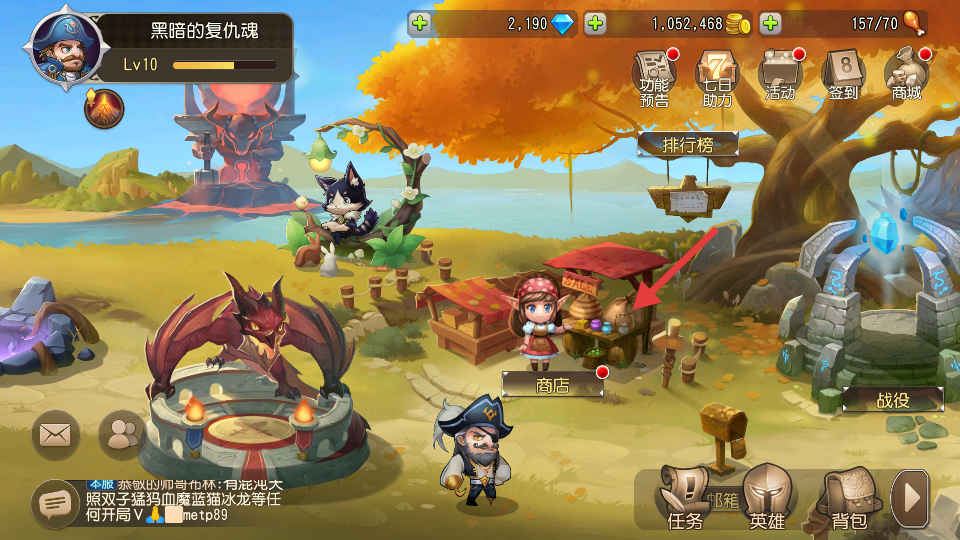Add more diamonds with the plus button
This screenshot has height=540, width=960.
coord(420,23)
